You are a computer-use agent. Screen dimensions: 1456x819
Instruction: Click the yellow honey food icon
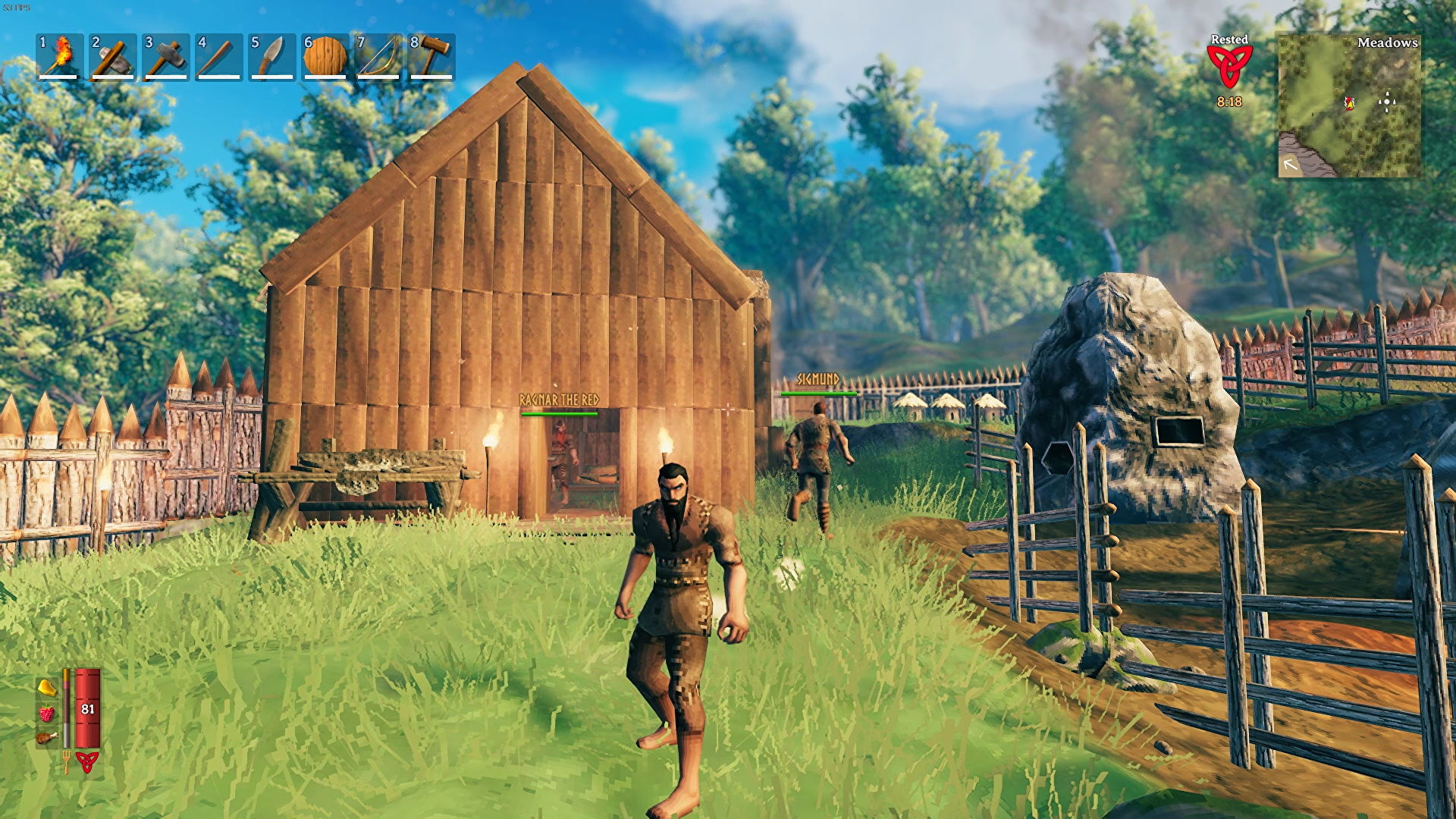(47, 688)
